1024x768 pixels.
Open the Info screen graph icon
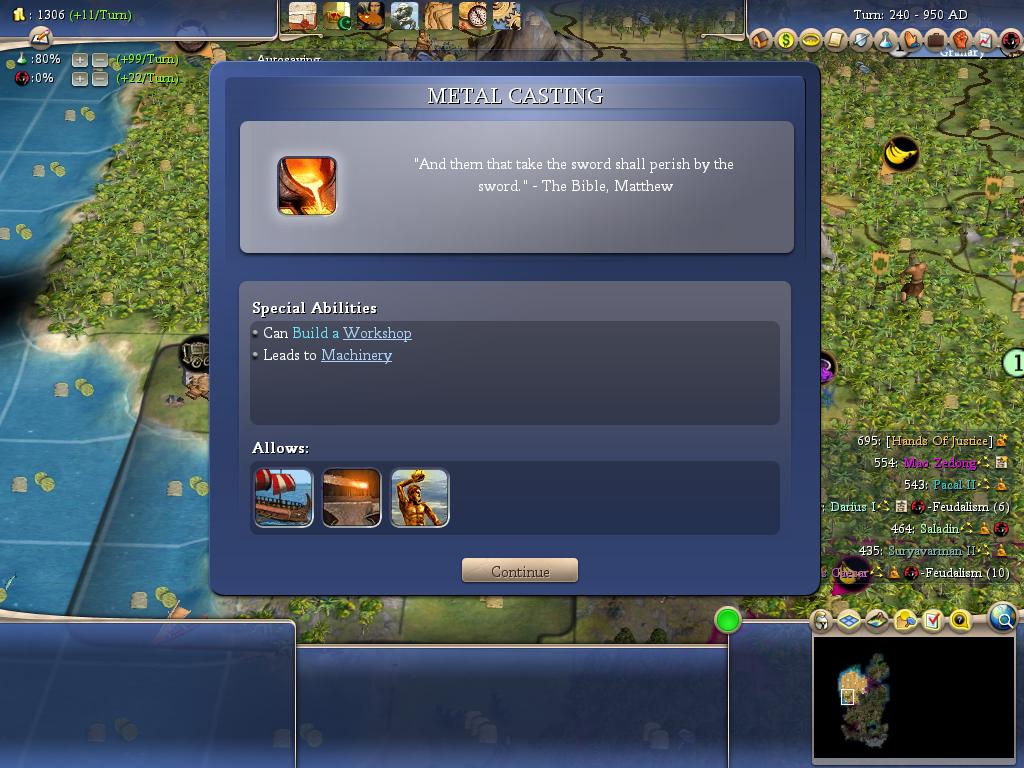985,40
